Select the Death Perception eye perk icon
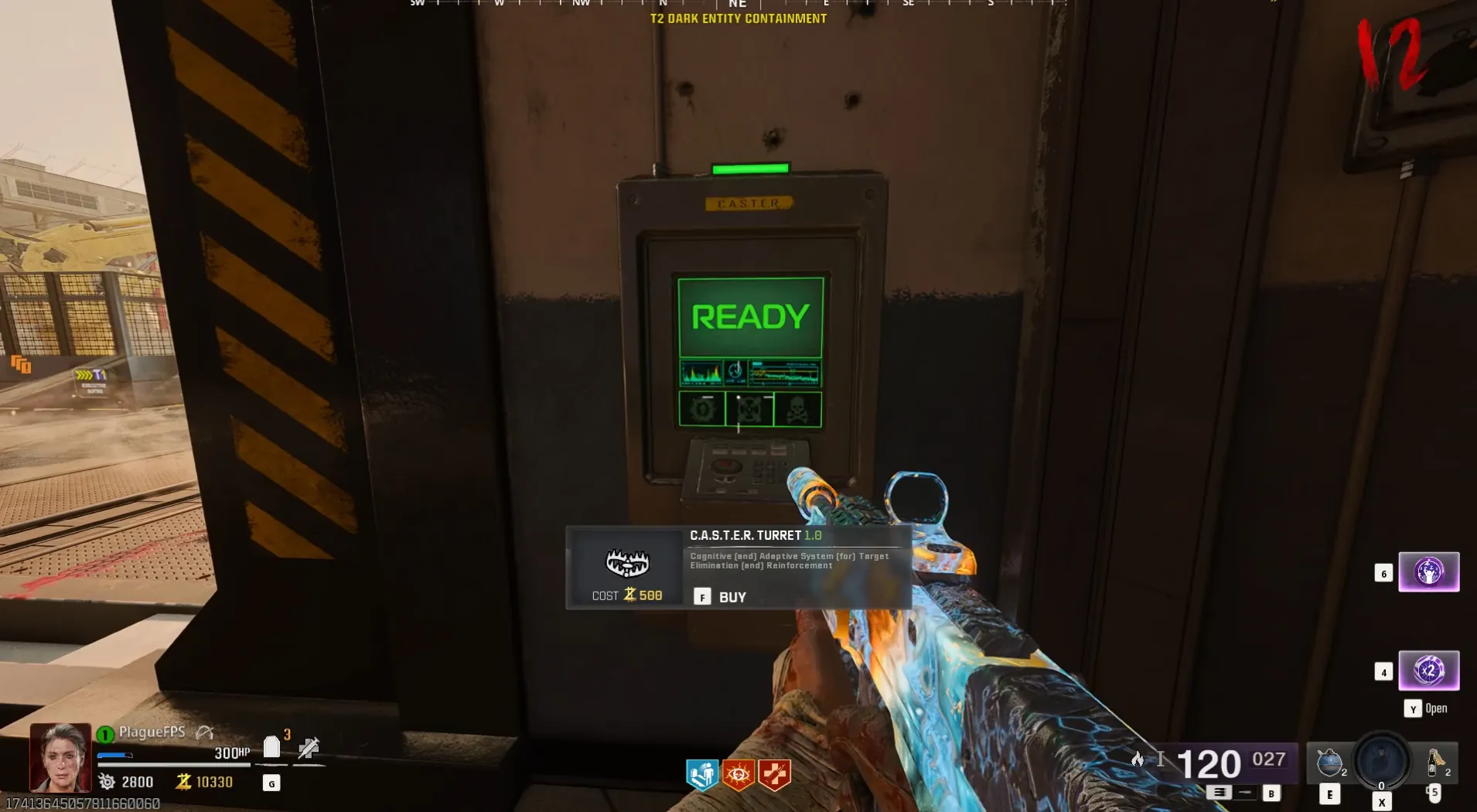 click(738, 774)
